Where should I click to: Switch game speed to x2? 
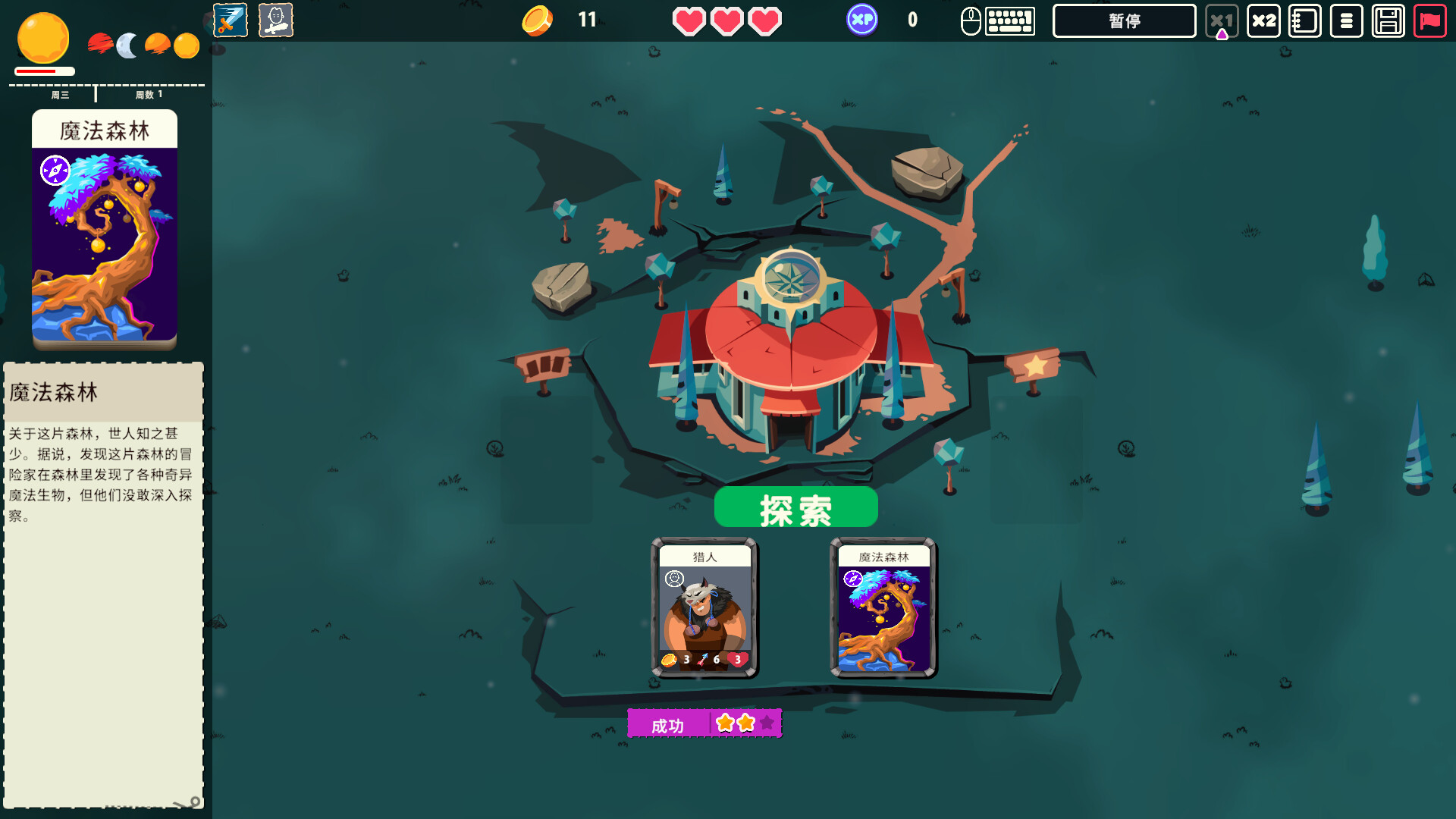coord(1263,21)
